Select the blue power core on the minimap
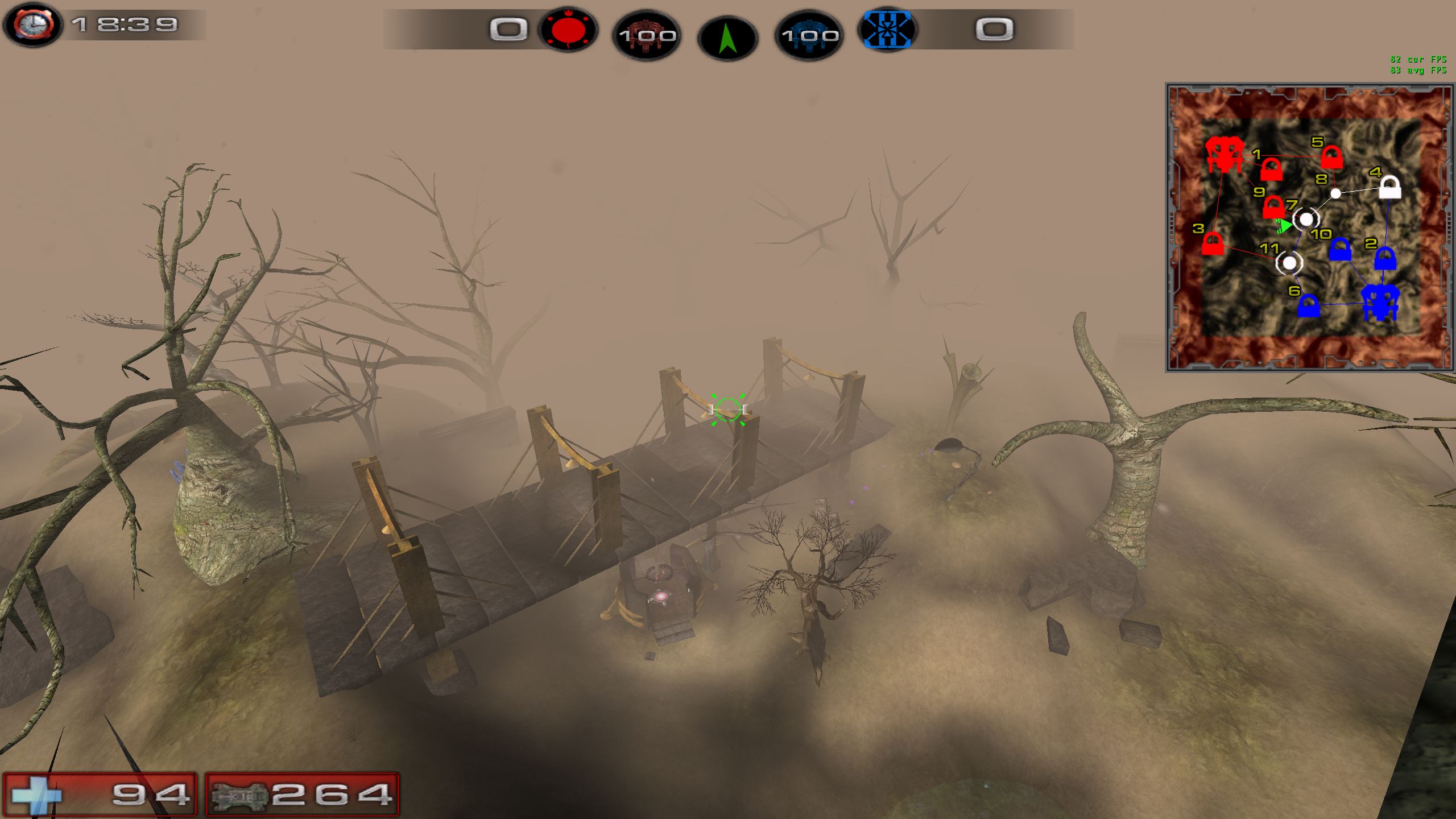 tap(1380, 303)
